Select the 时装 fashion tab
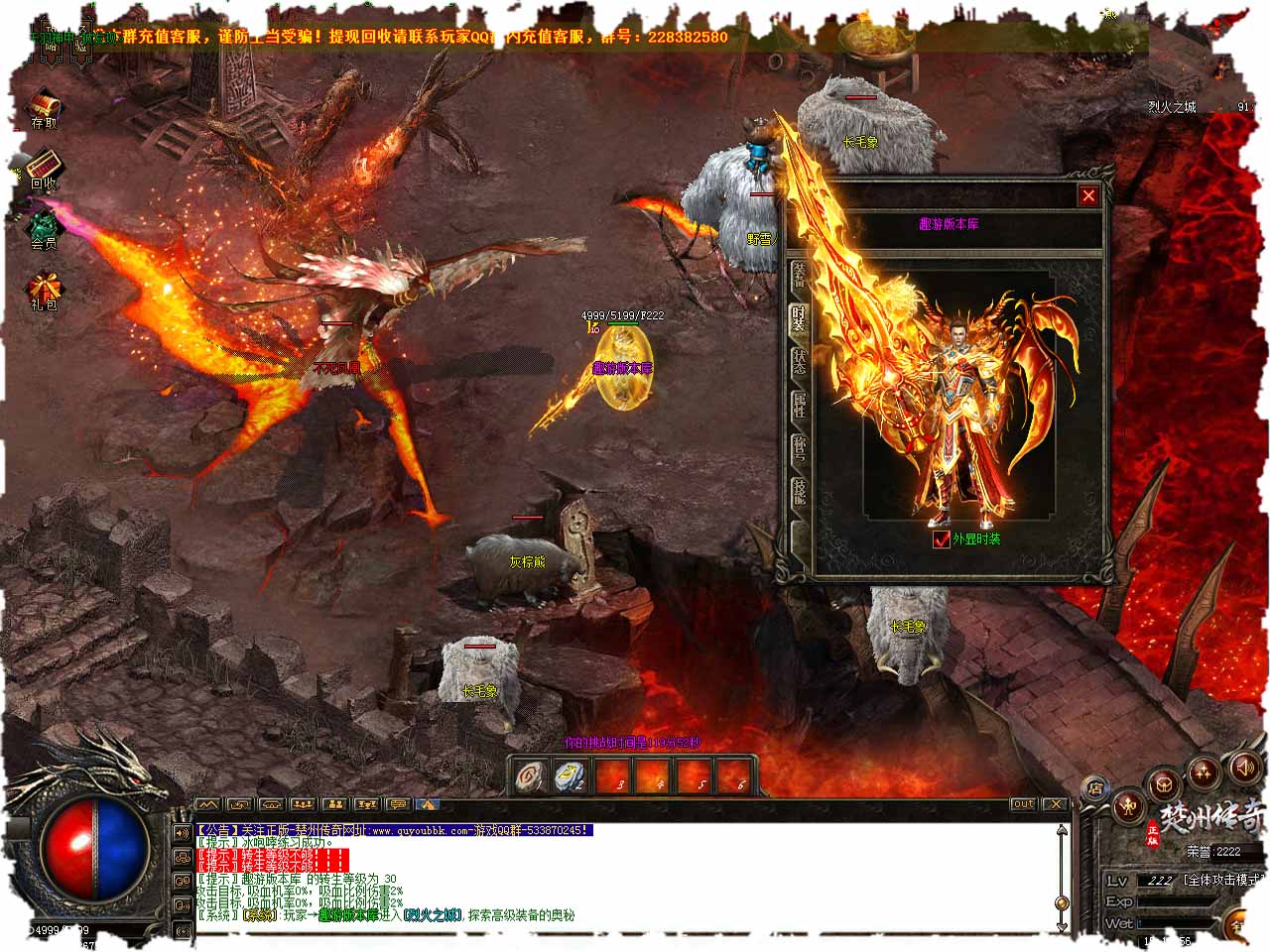This screenshot has width=1270, height=952. click(799, 319)
